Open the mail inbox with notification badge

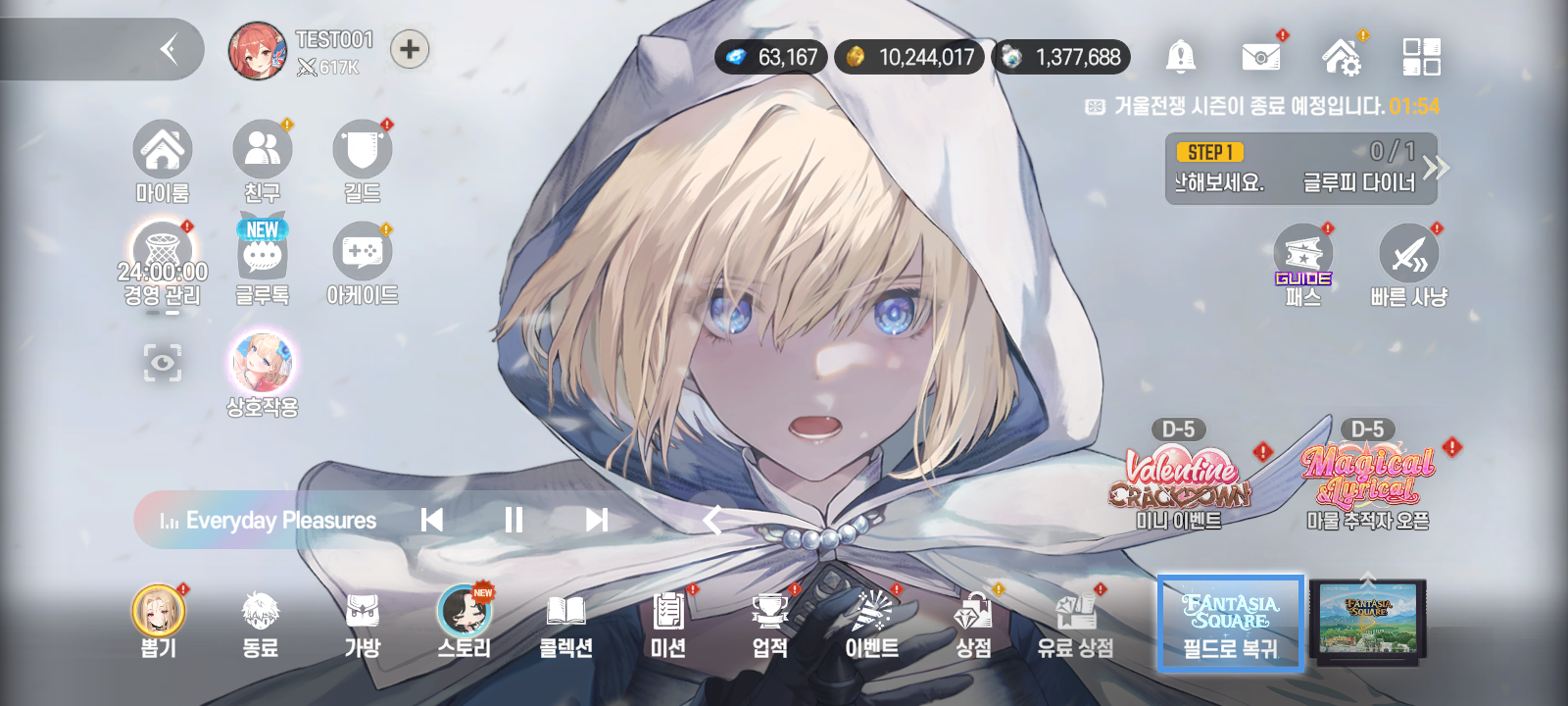1262,56
